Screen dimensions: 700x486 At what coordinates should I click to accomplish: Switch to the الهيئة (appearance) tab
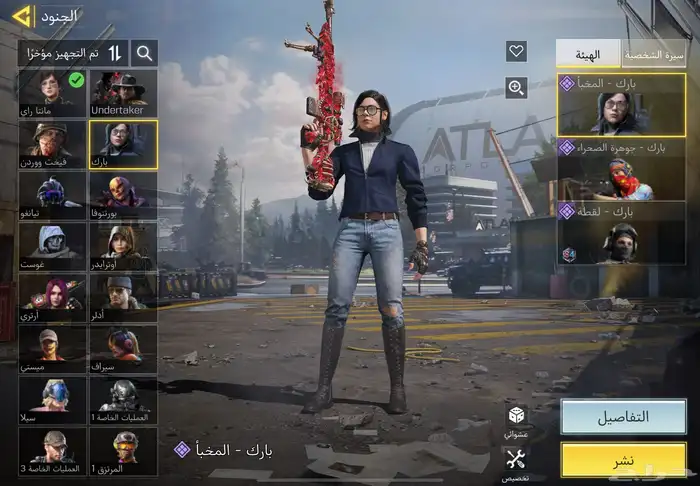tap(588, 54)
